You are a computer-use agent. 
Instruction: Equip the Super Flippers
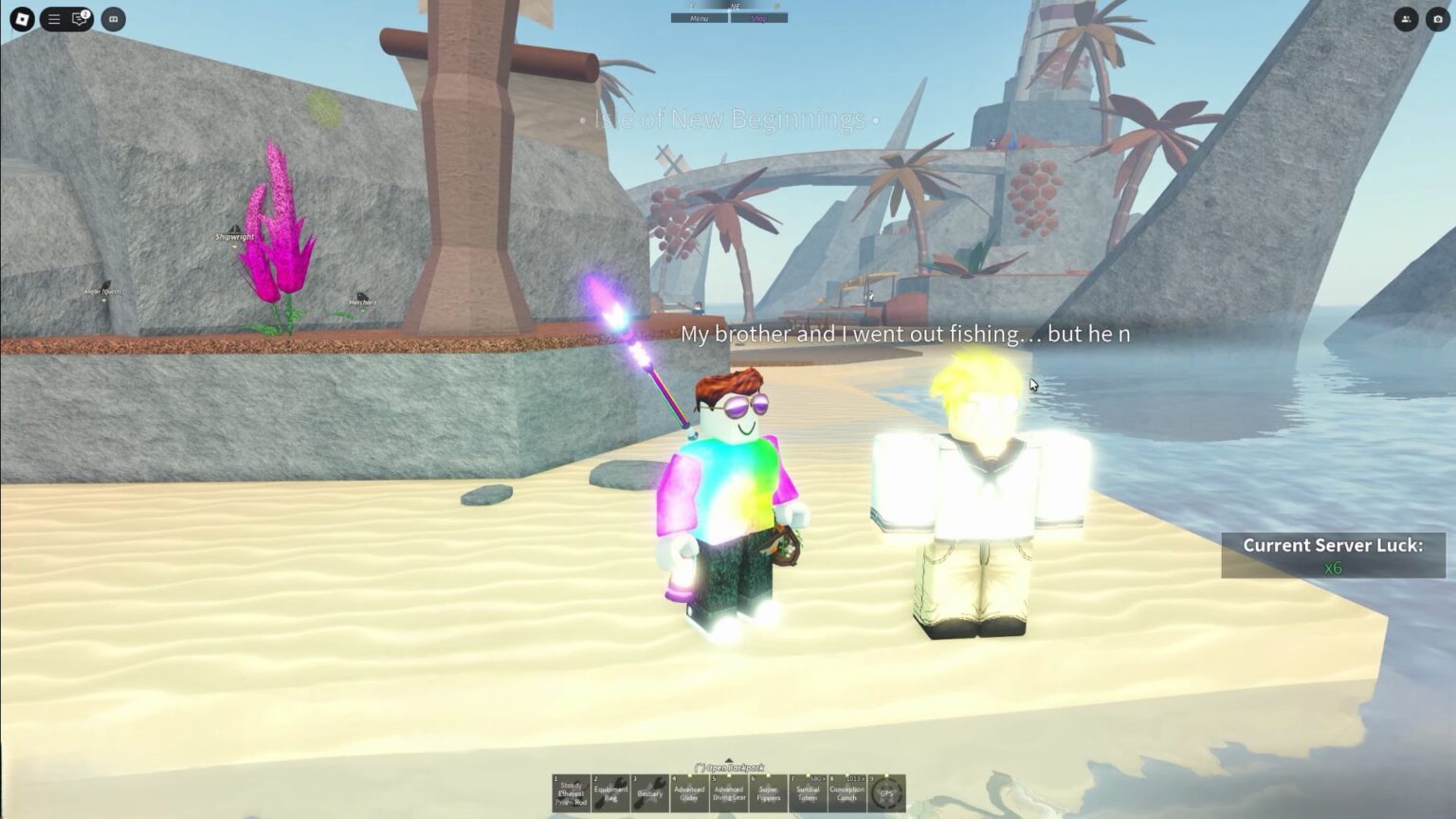coord(770,794)
